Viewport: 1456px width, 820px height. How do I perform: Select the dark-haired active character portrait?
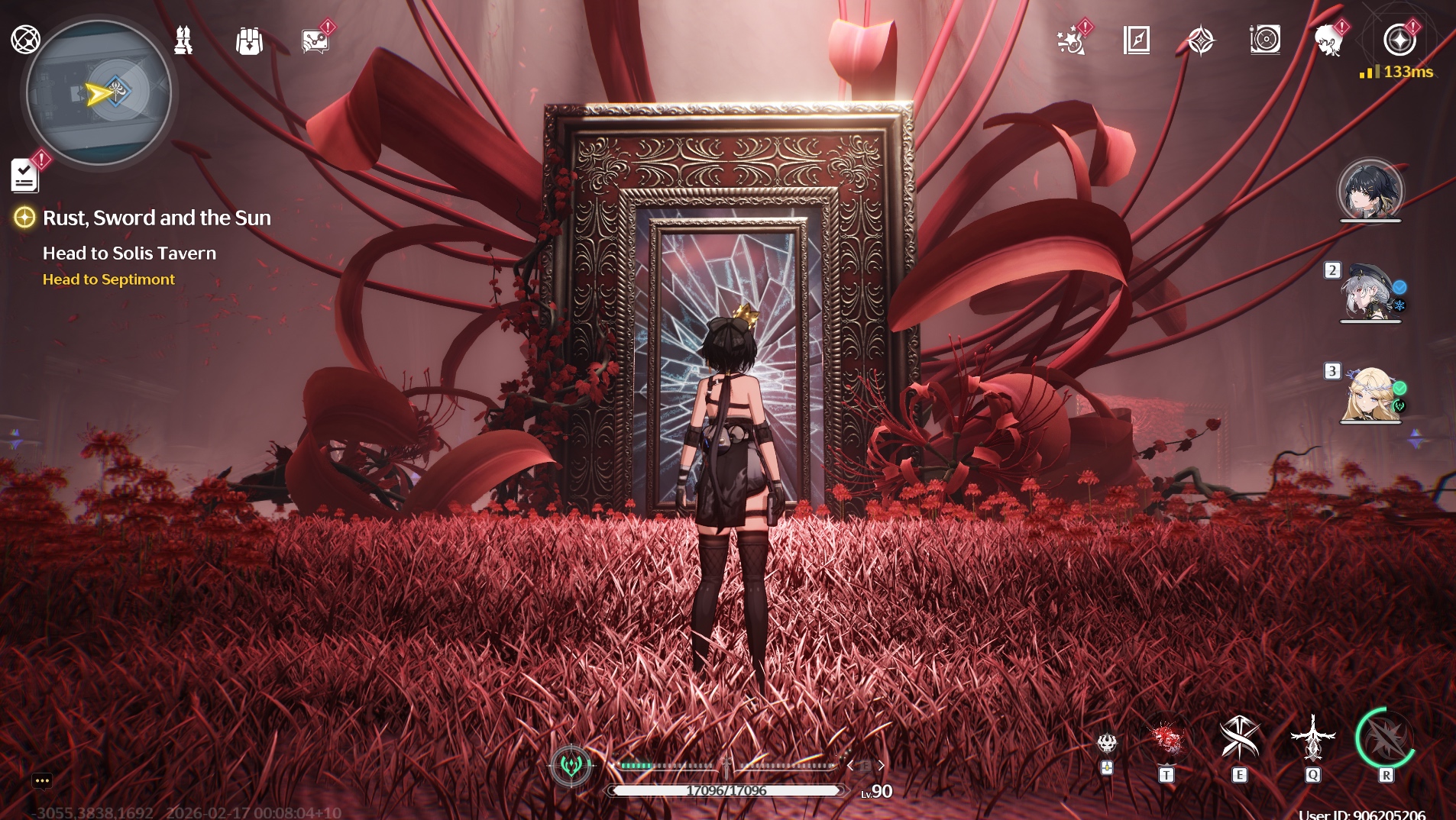pyautogui.click(x=1370, y=191)
